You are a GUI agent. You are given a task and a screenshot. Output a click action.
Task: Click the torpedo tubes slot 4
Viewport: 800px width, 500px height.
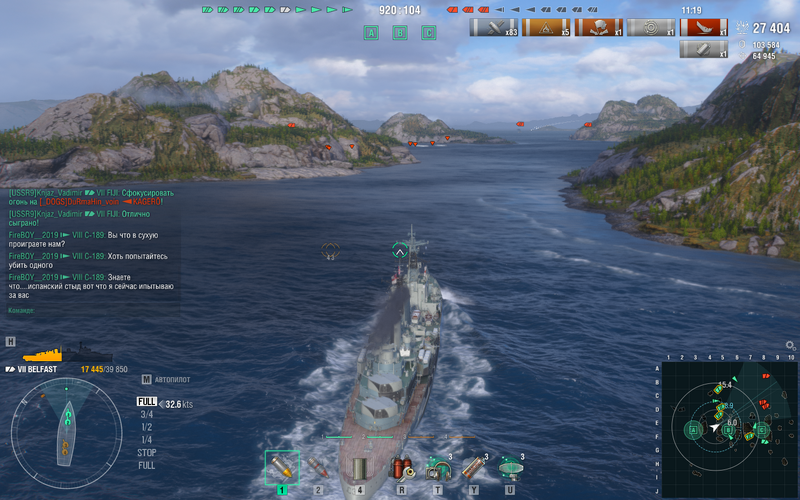coord(359,468)
